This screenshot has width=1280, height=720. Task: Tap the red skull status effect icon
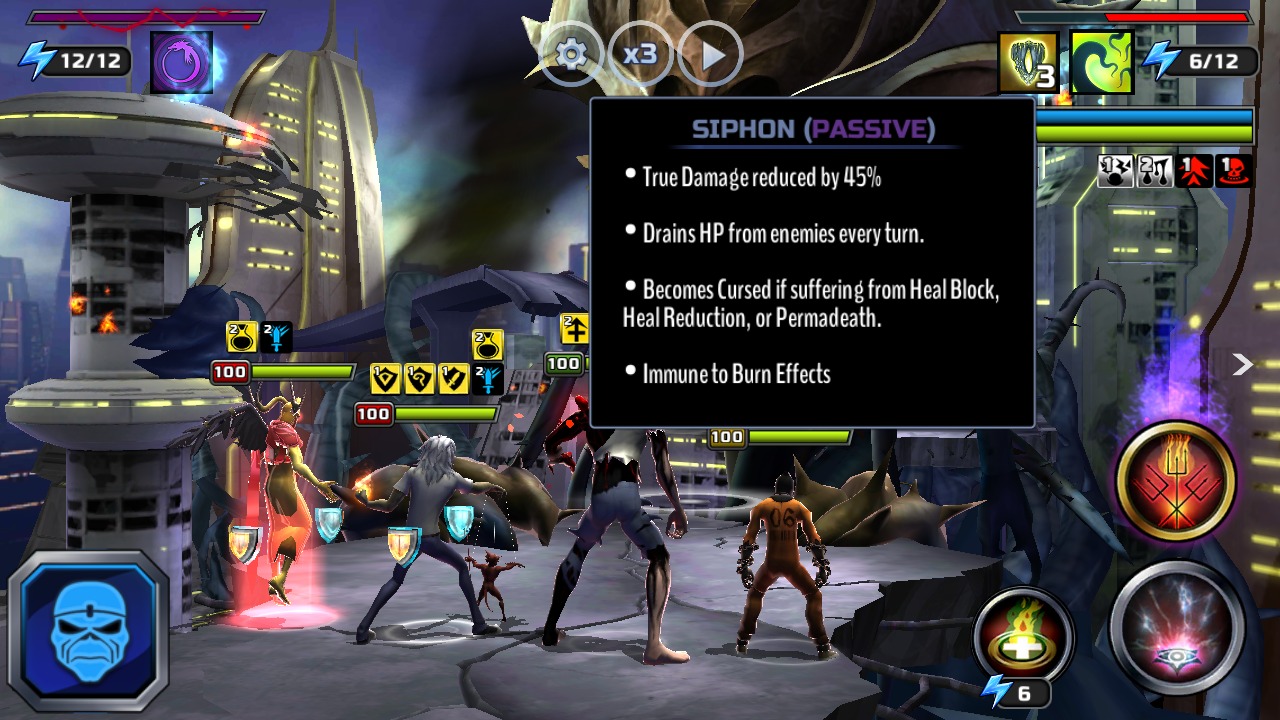[1234, 171]
